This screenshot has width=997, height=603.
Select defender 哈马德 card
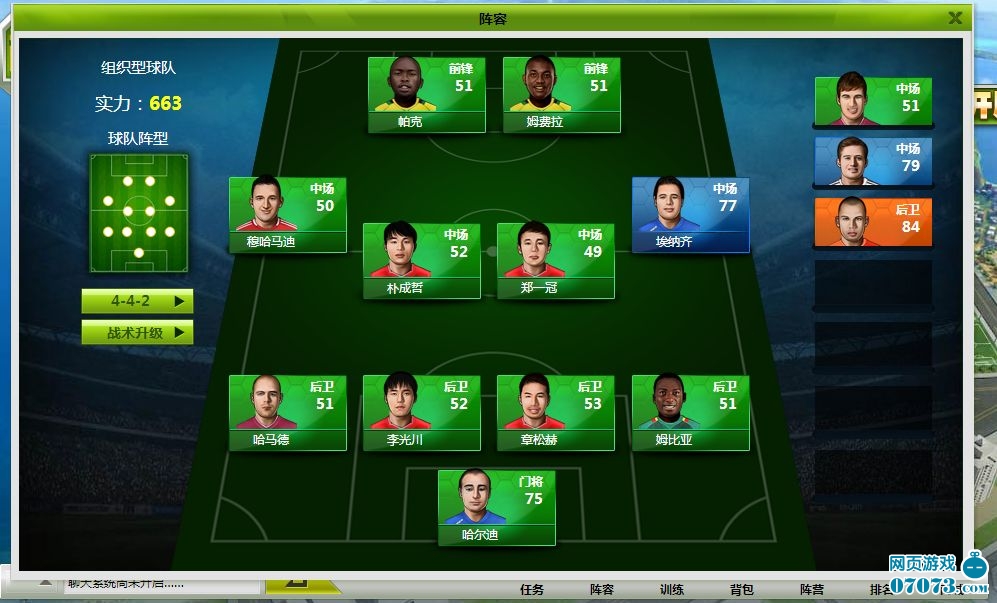(x=288, y=412)
